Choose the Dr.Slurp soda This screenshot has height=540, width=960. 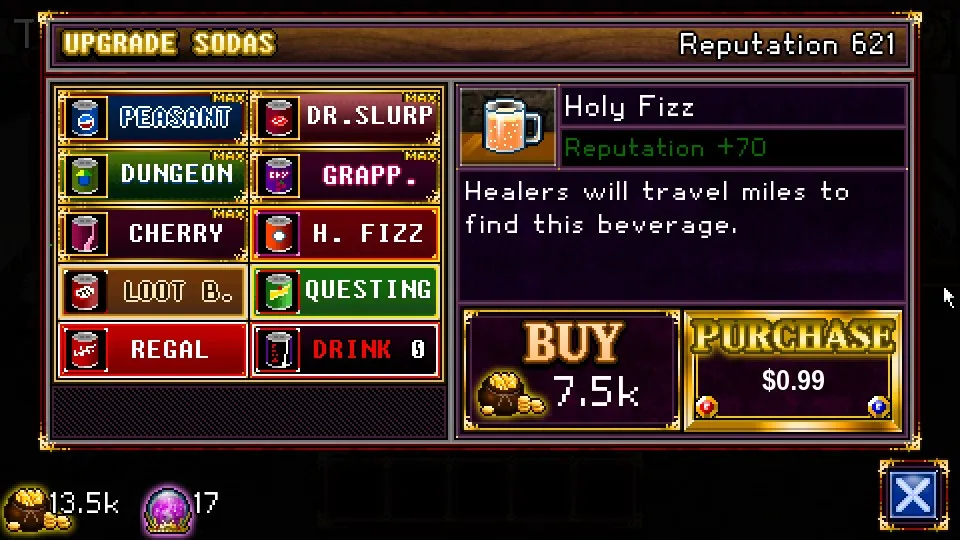[x=345, y=118]
